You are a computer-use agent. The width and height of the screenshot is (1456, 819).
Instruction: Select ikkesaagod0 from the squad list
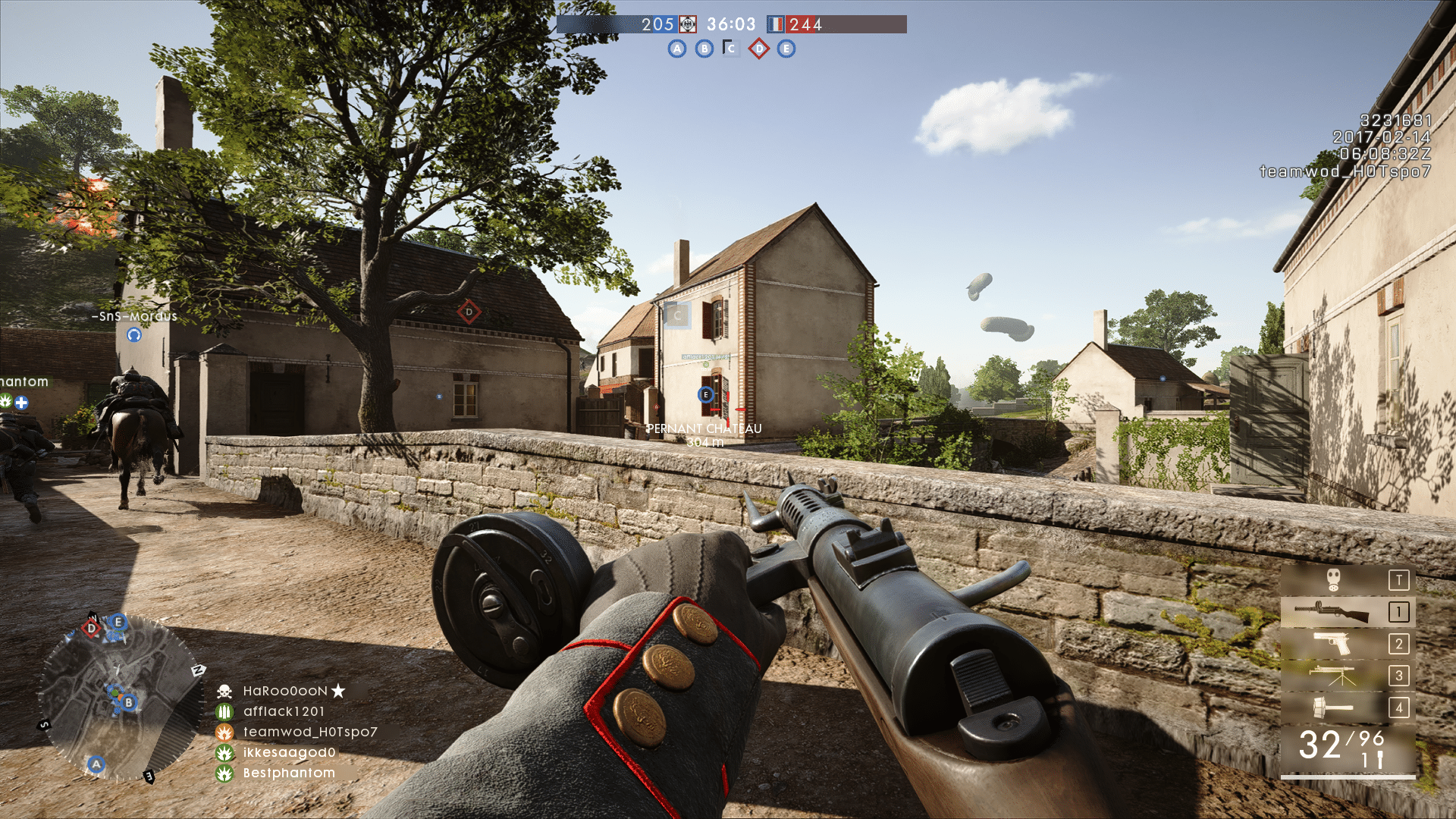pyautogui.click(x=289, y=752)
